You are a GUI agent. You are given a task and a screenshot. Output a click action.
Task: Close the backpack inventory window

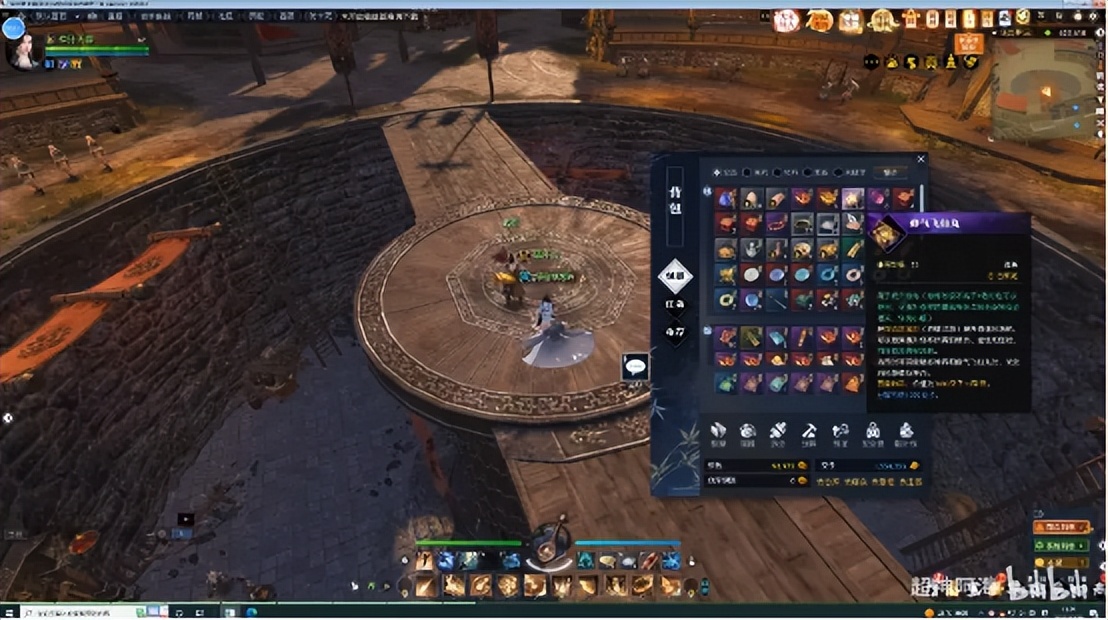[921, 159]
